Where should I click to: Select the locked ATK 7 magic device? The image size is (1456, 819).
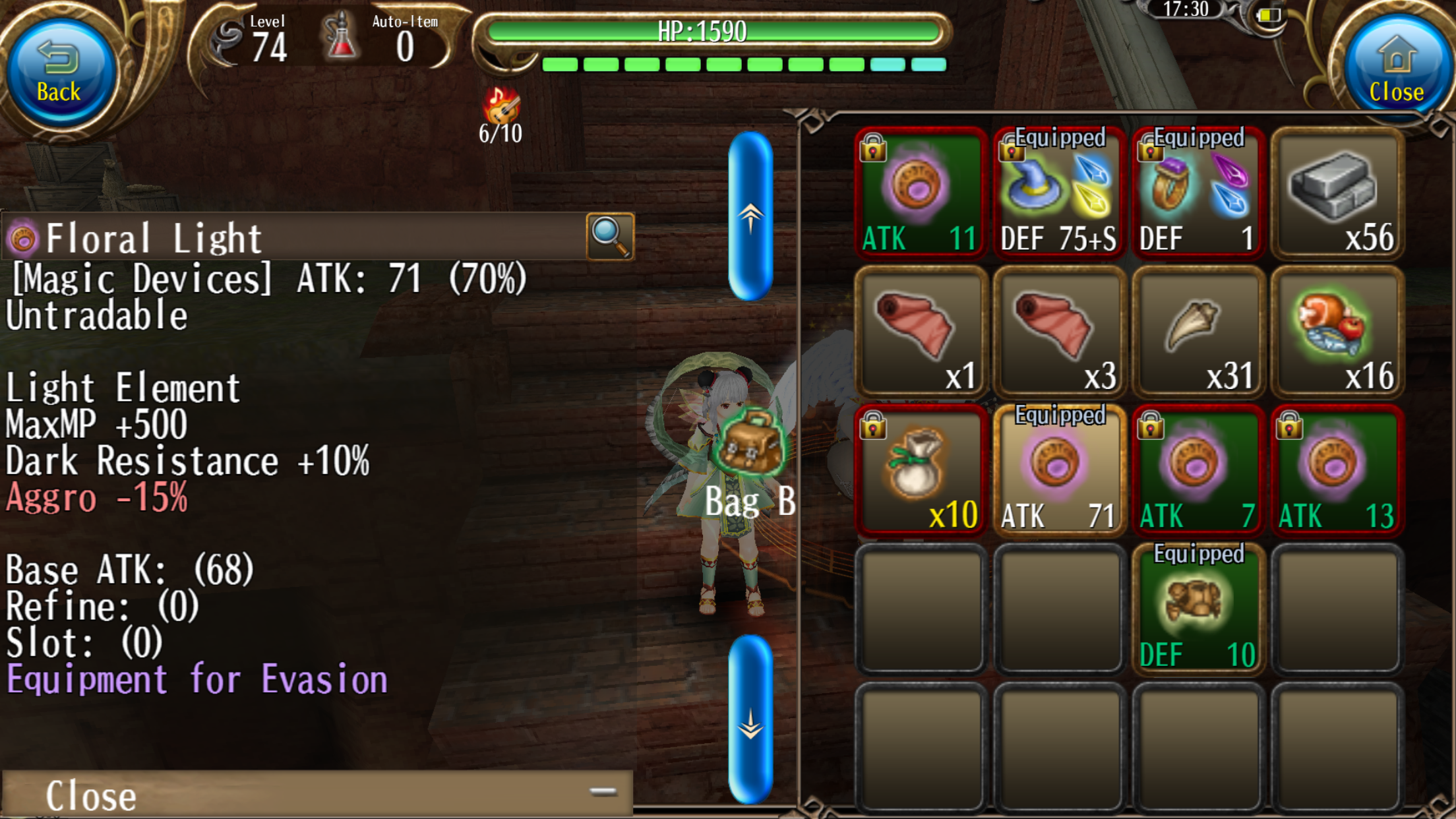(x=1198, y=471)
